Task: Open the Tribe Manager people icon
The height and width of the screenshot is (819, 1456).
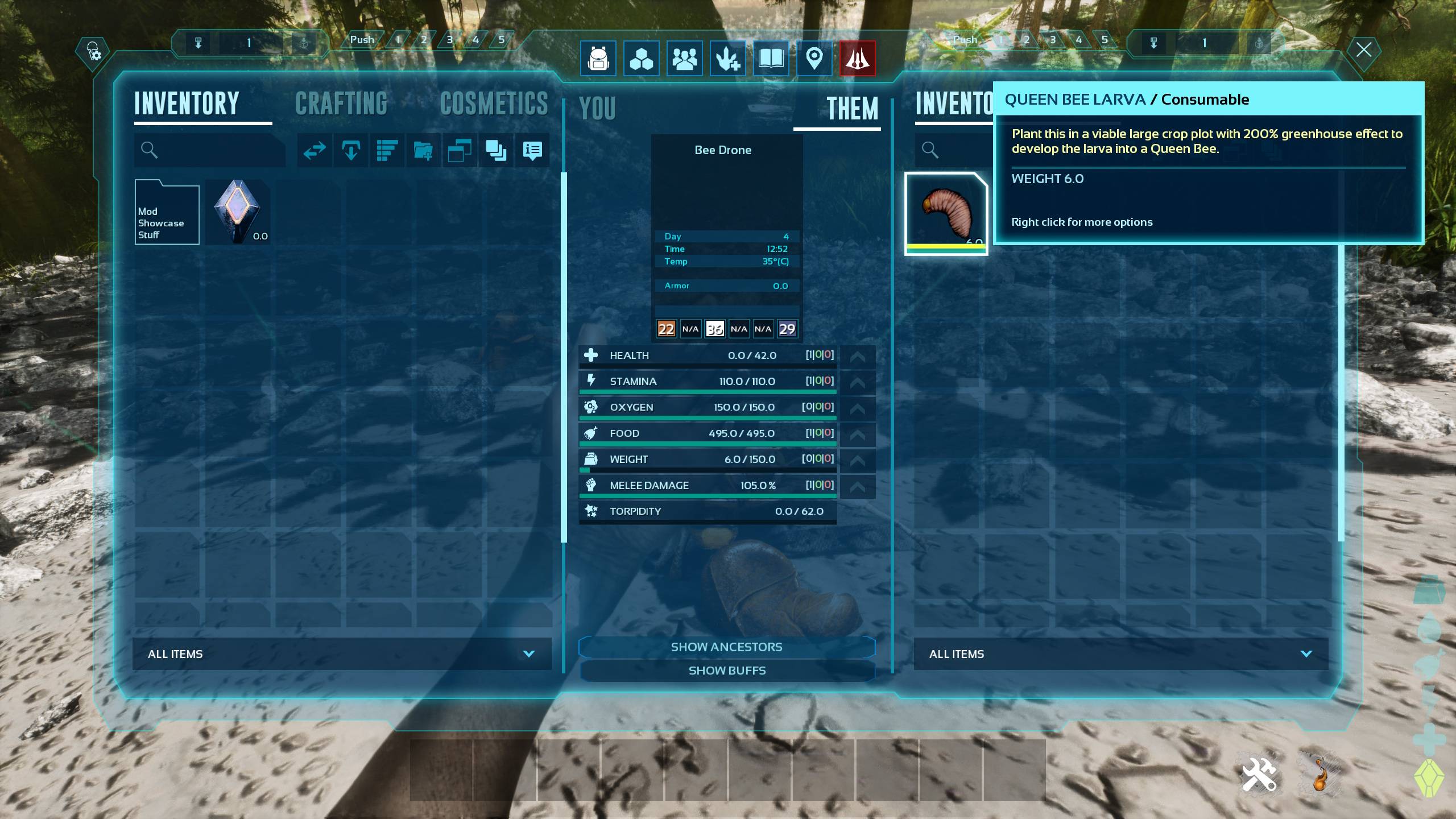Action: [x=685, y=59]
